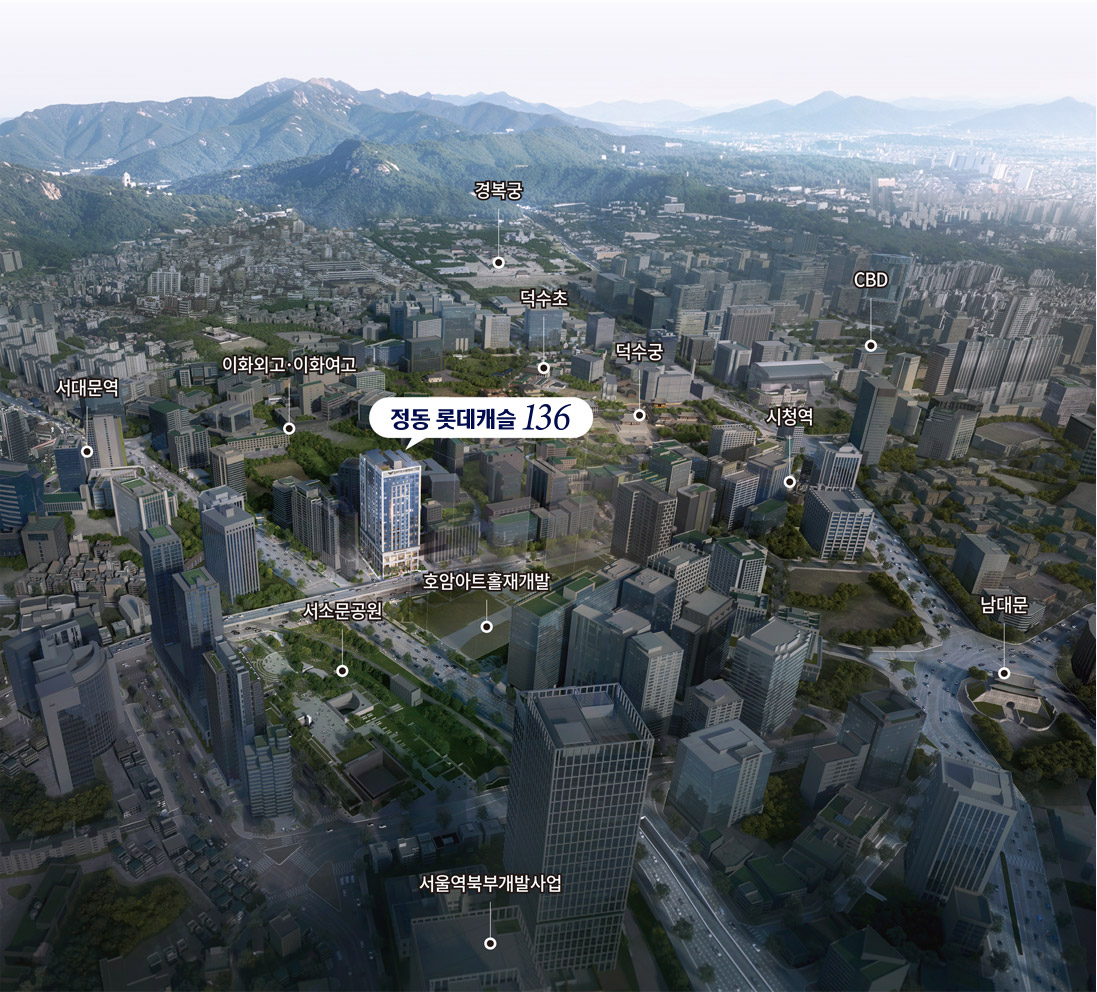Choose the 덕수궁 marker dot
The height and width of the screenshot is (992, 1097).
click(639, 415)
